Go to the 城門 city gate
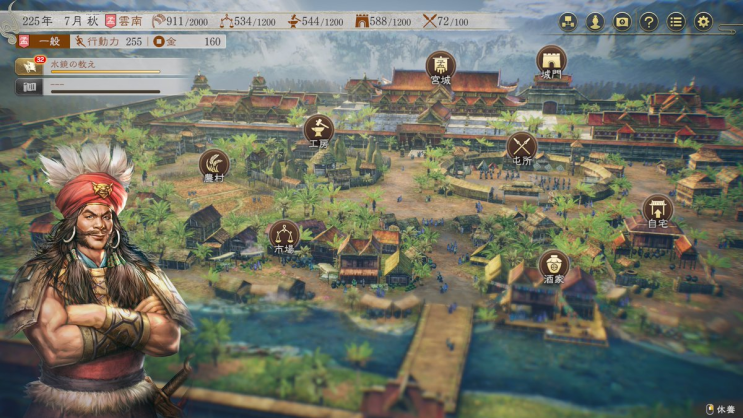This screenshot has height=418, width=743. pyautogui.click(x=551, y=60)
